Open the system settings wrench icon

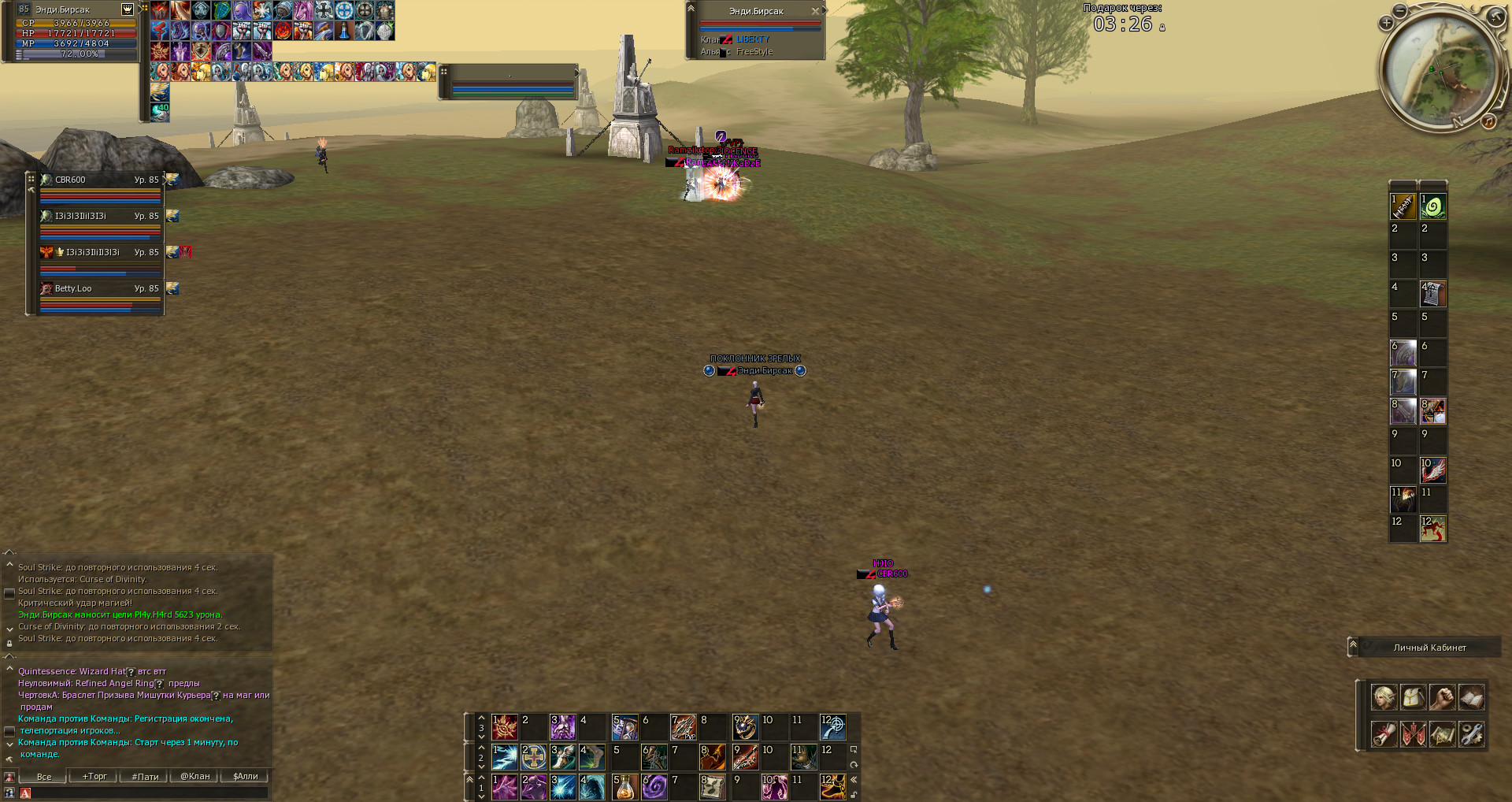[x=1471, y=734]
